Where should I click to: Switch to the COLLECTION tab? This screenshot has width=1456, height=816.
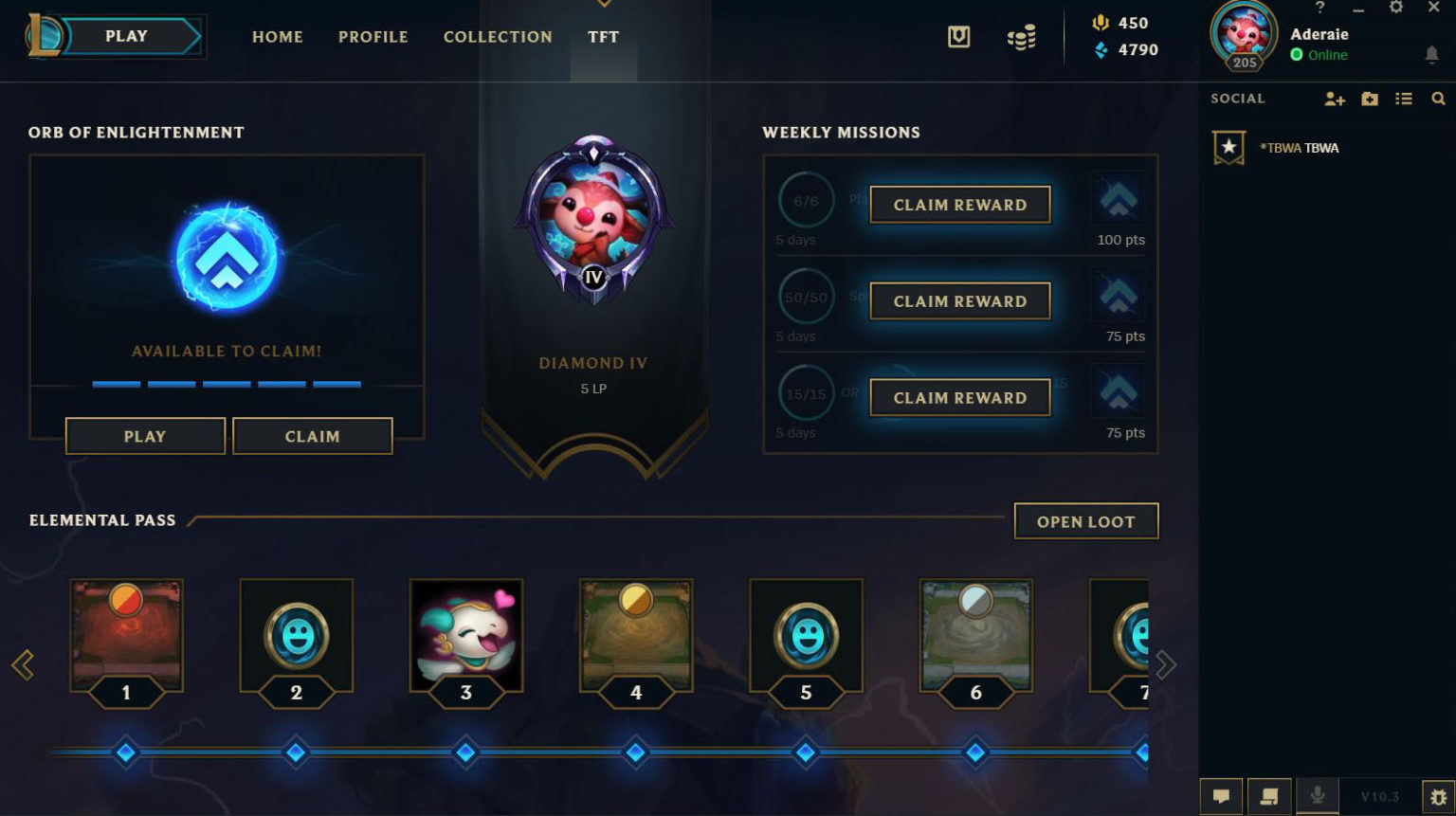498,37
